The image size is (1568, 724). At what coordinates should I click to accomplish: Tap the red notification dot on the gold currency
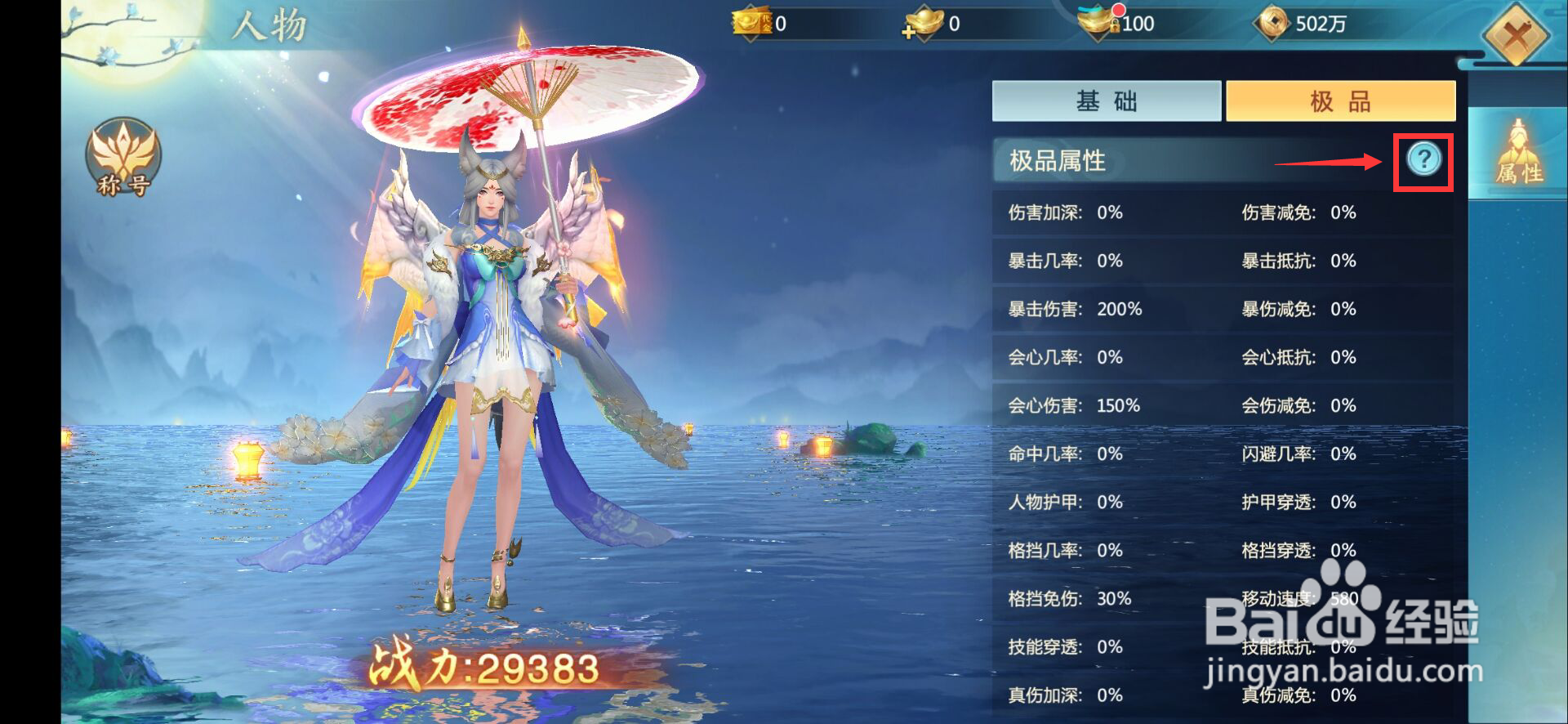[x=1120, y=10]
